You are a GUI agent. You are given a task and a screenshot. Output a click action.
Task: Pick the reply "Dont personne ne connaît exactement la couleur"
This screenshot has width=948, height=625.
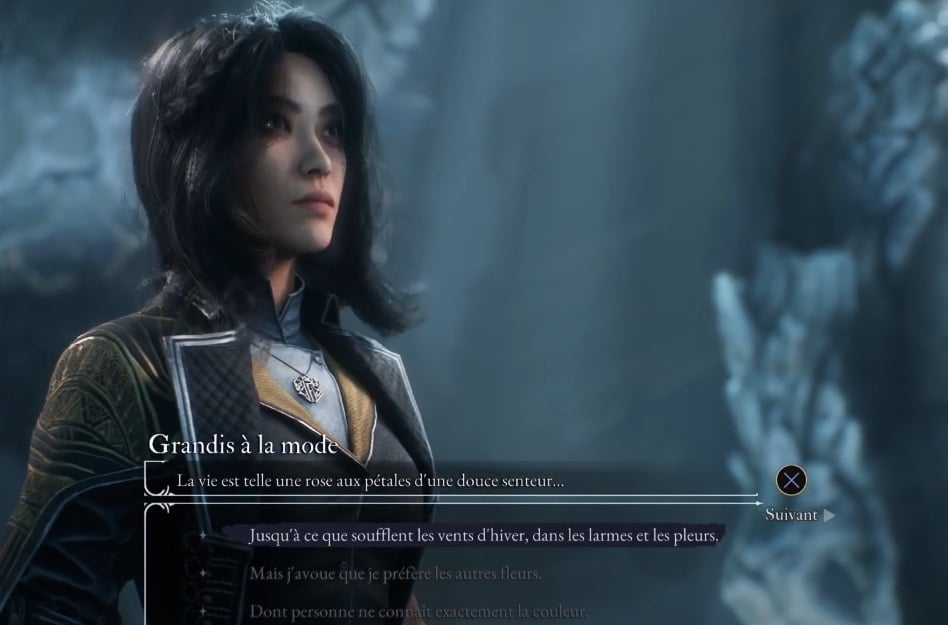click(x=418, y=610)
